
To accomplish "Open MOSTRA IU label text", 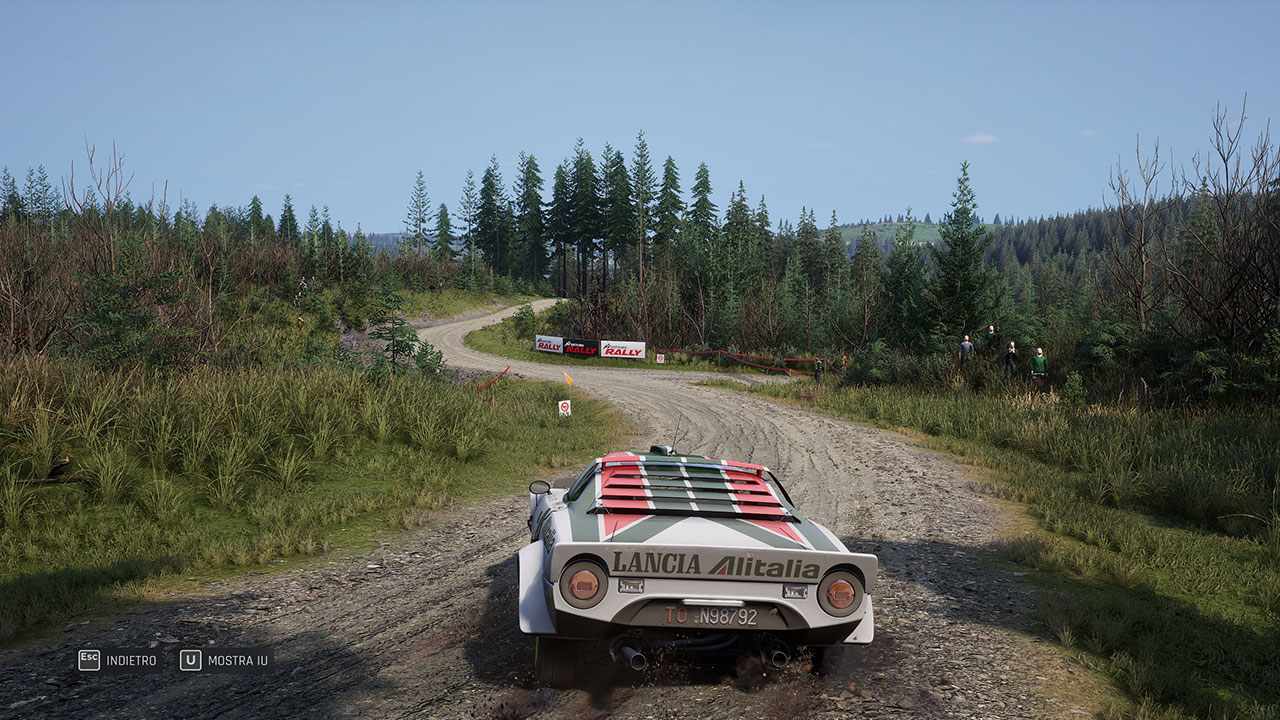I will coord(237,660).
